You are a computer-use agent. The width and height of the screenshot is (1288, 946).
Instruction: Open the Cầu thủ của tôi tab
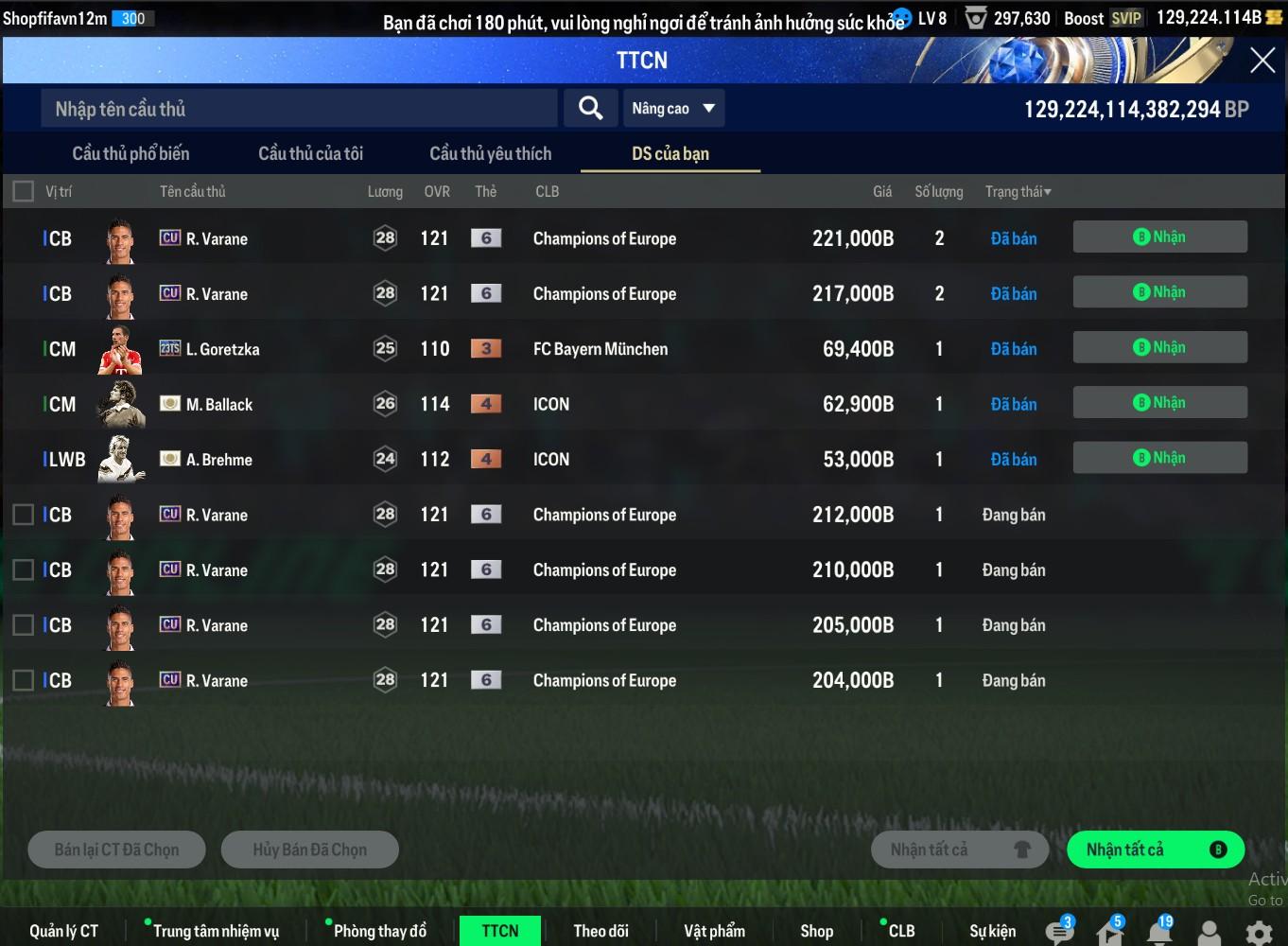click(x=310, y=153)
